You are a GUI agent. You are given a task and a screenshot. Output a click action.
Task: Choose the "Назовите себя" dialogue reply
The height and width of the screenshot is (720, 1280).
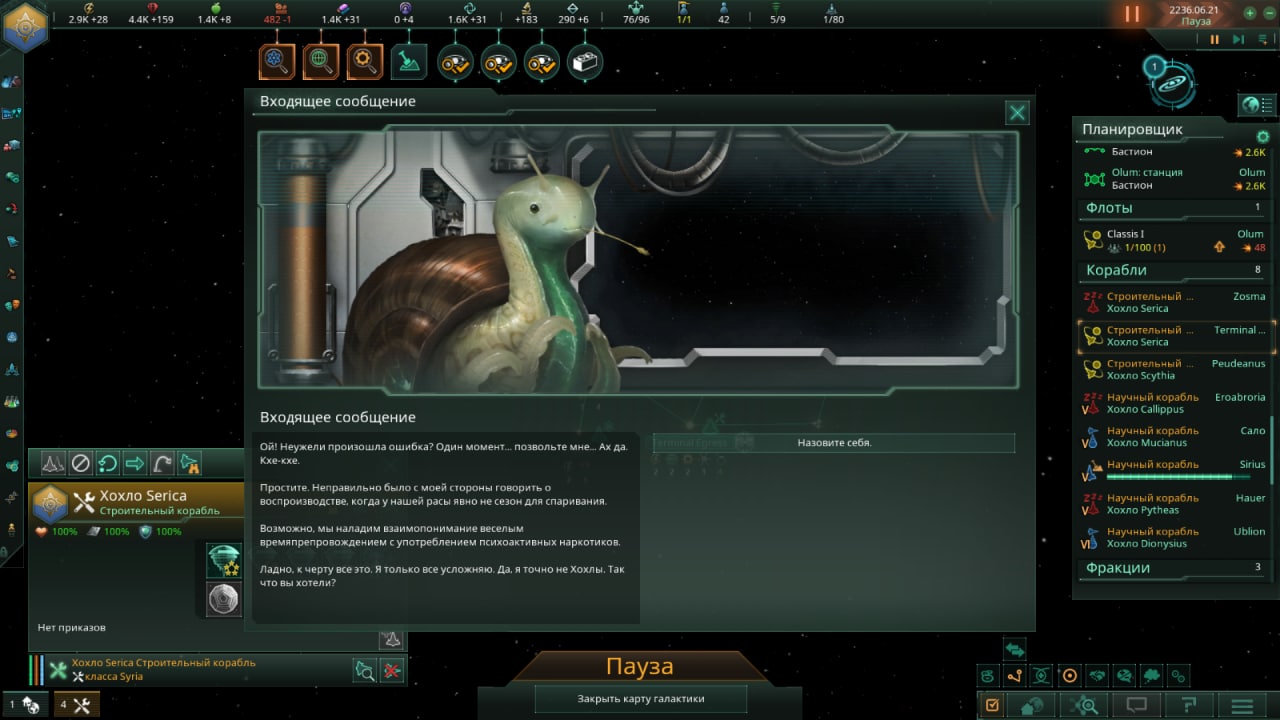(x=833, y=443)
